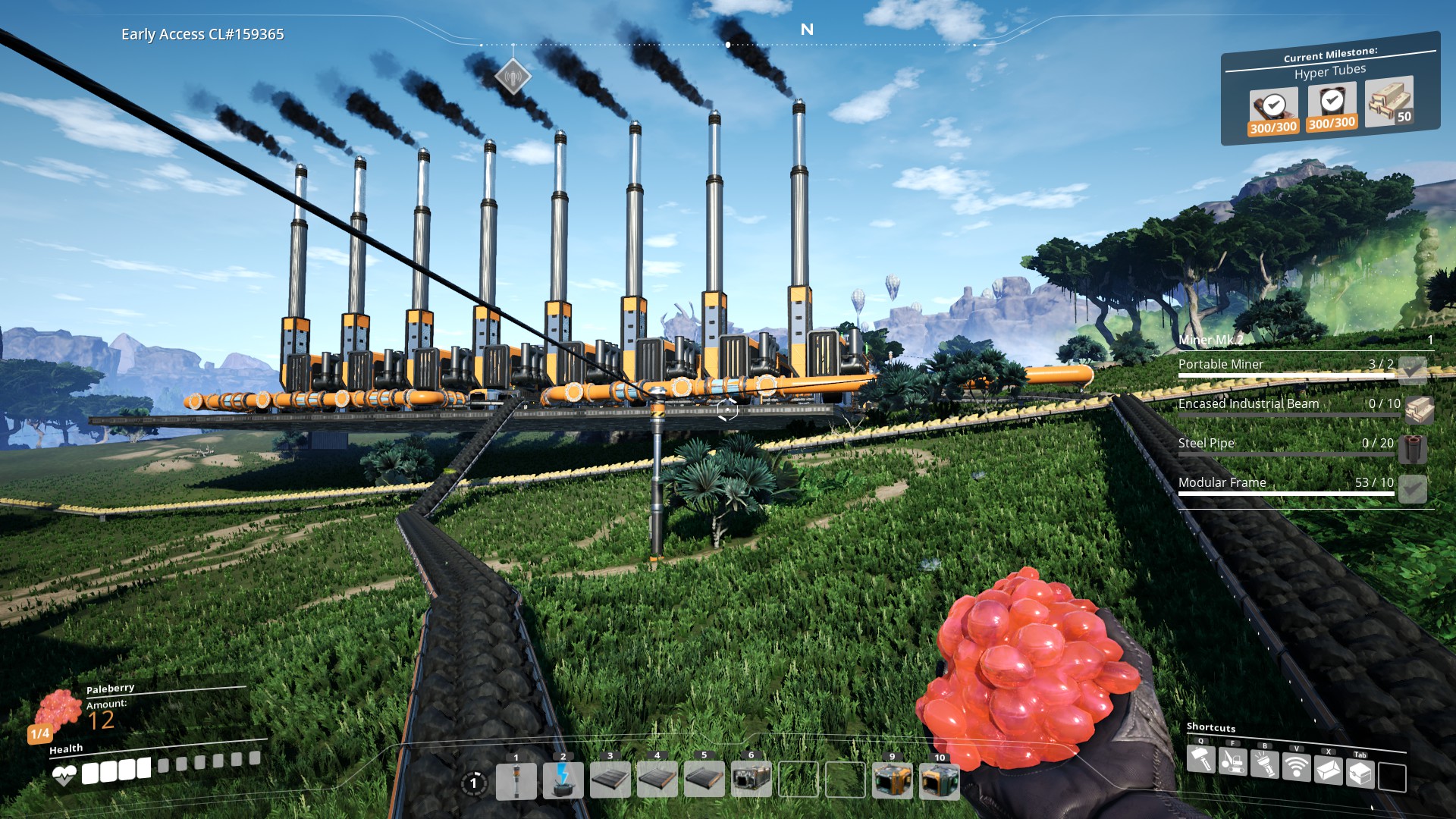The image size is (1456, 819).
Task: Choose the grey container in hotbar slot 6
Action: point(751,781)
